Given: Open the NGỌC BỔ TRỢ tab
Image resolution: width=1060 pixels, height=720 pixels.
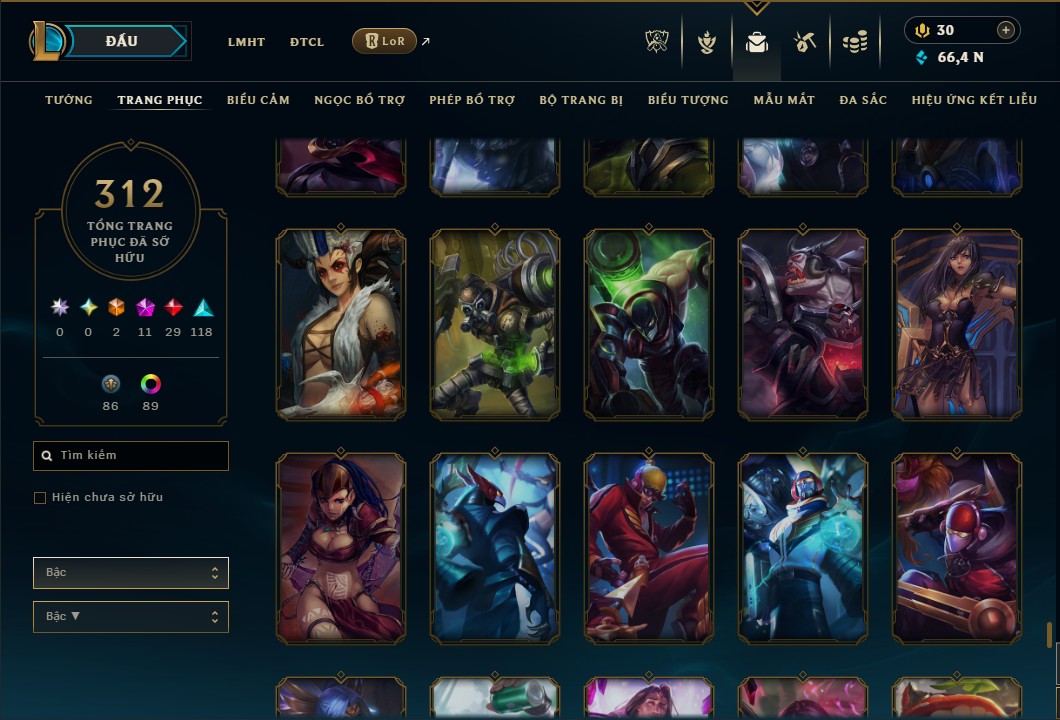Looking at the screenshot, I should coord(359,100).
